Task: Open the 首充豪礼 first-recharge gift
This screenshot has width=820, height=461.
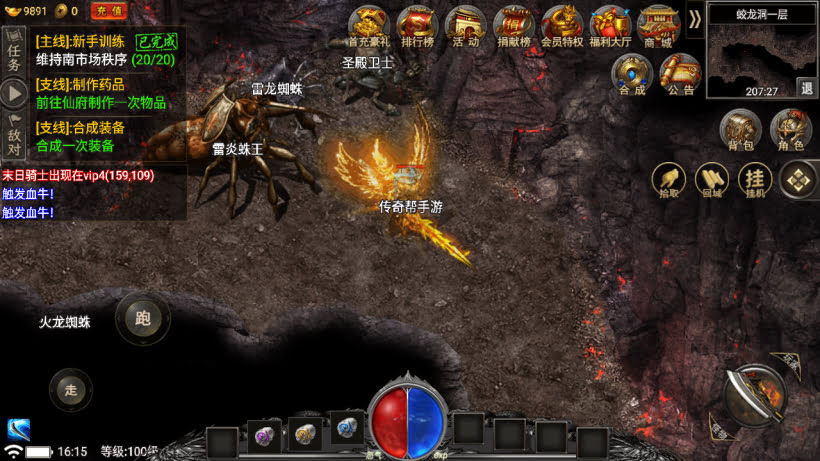Action: tap(369, 26)
